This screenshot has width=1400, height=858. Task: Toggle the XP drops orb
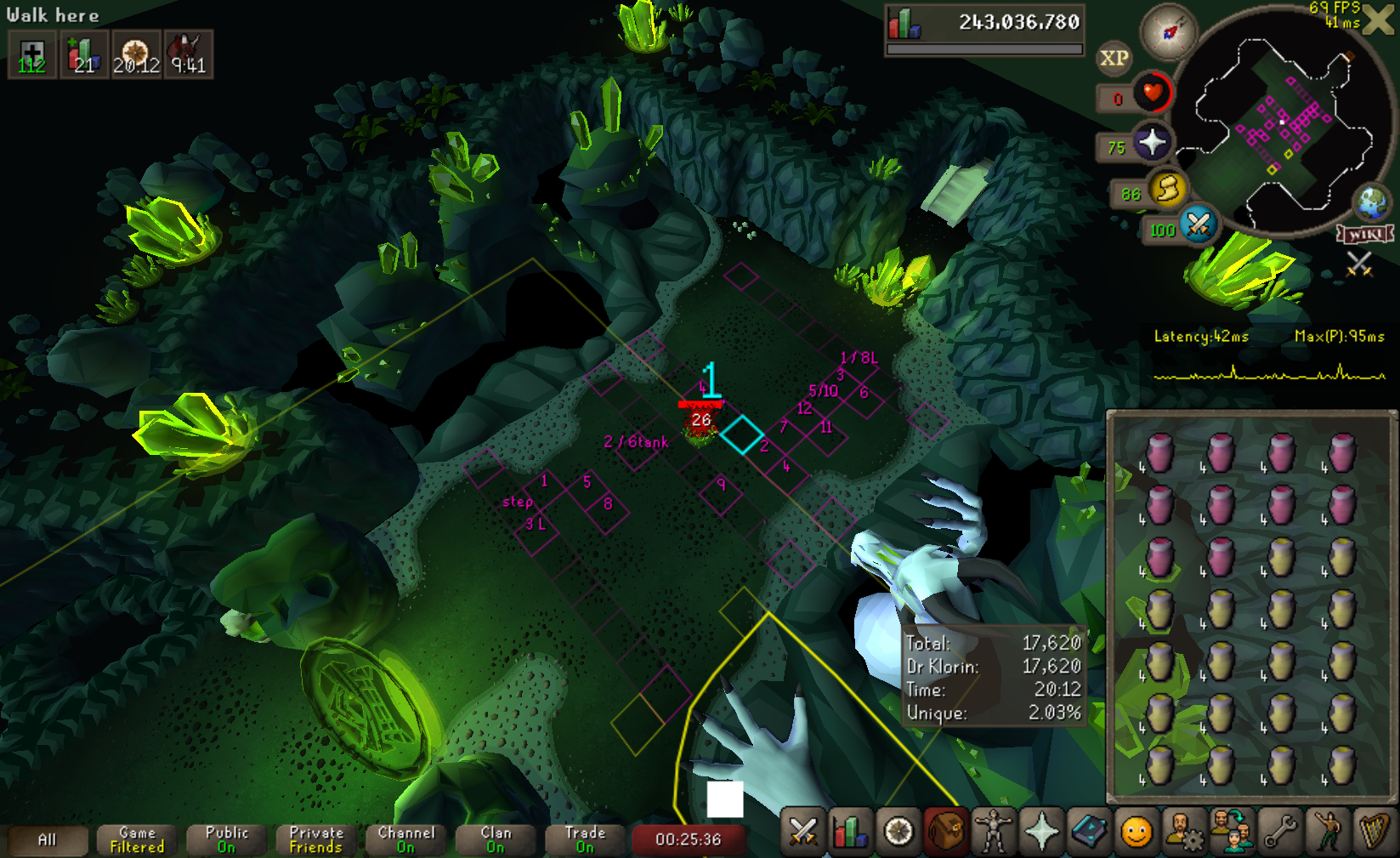[1114, 58]
